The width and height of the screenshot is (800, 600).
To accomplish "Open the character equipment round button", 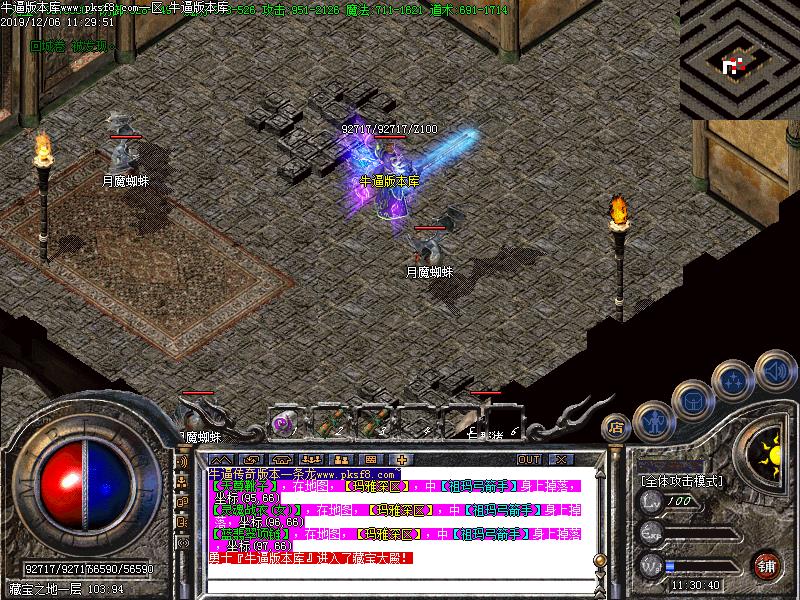I will 652,421.
